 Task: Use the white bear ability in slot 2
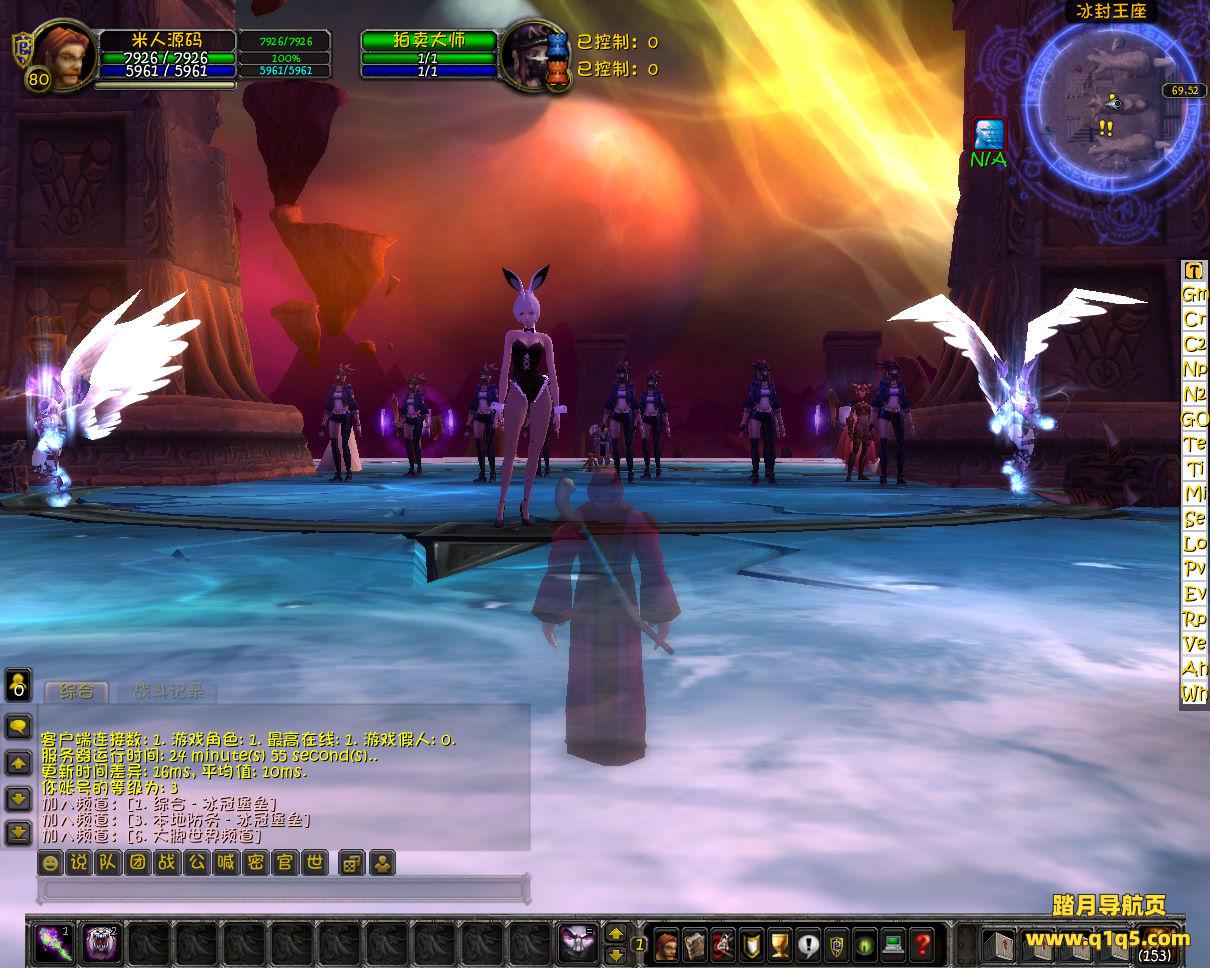[99, 942]
